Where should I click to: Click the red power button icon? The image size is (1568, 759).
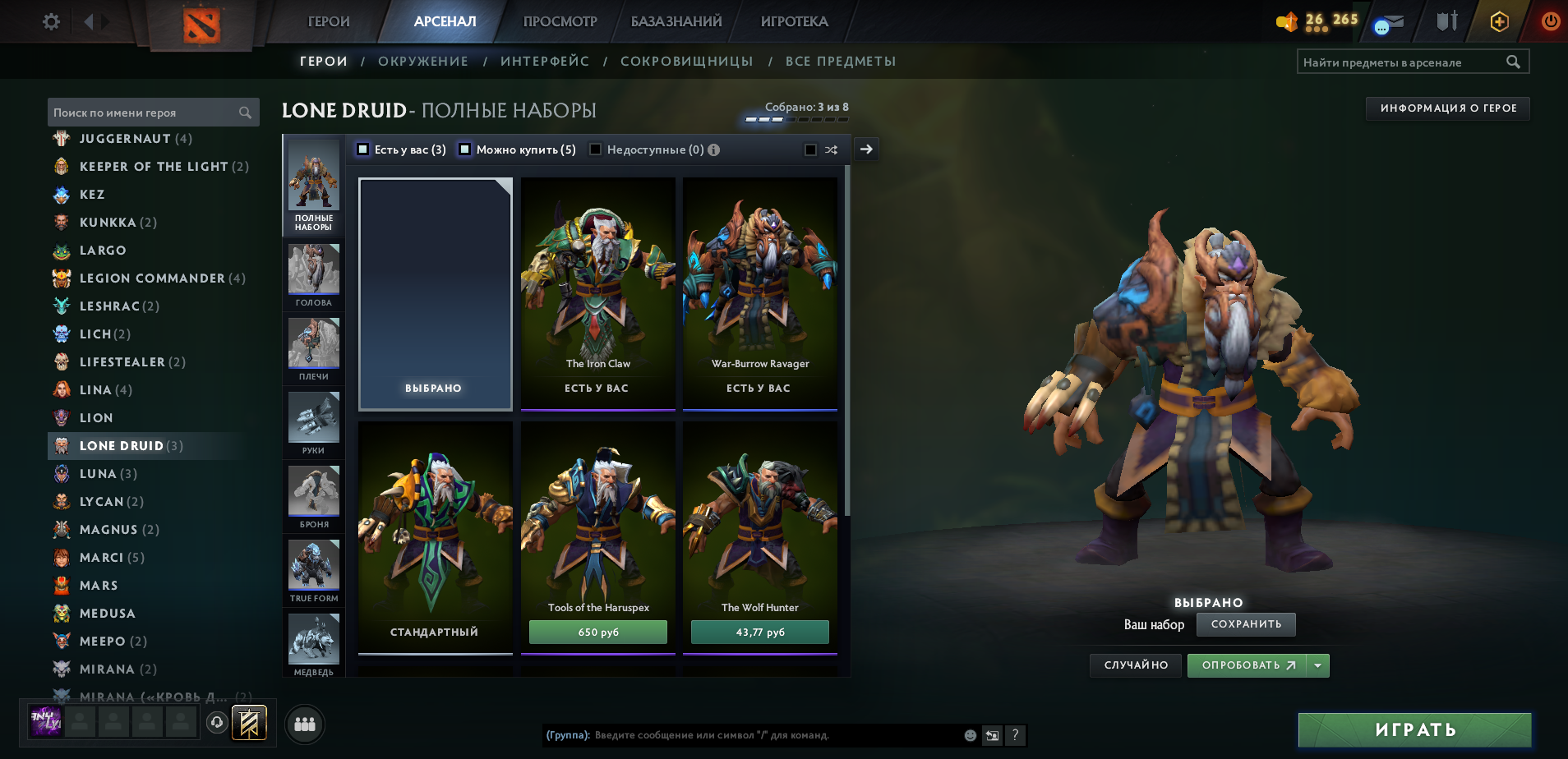pos(1550,22)
